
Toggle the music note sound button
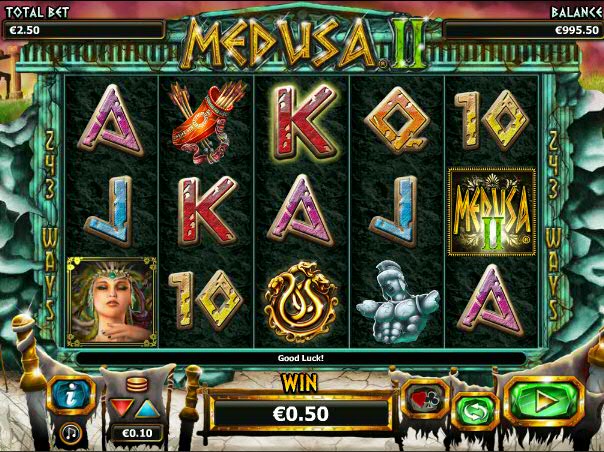coord(71,432)
